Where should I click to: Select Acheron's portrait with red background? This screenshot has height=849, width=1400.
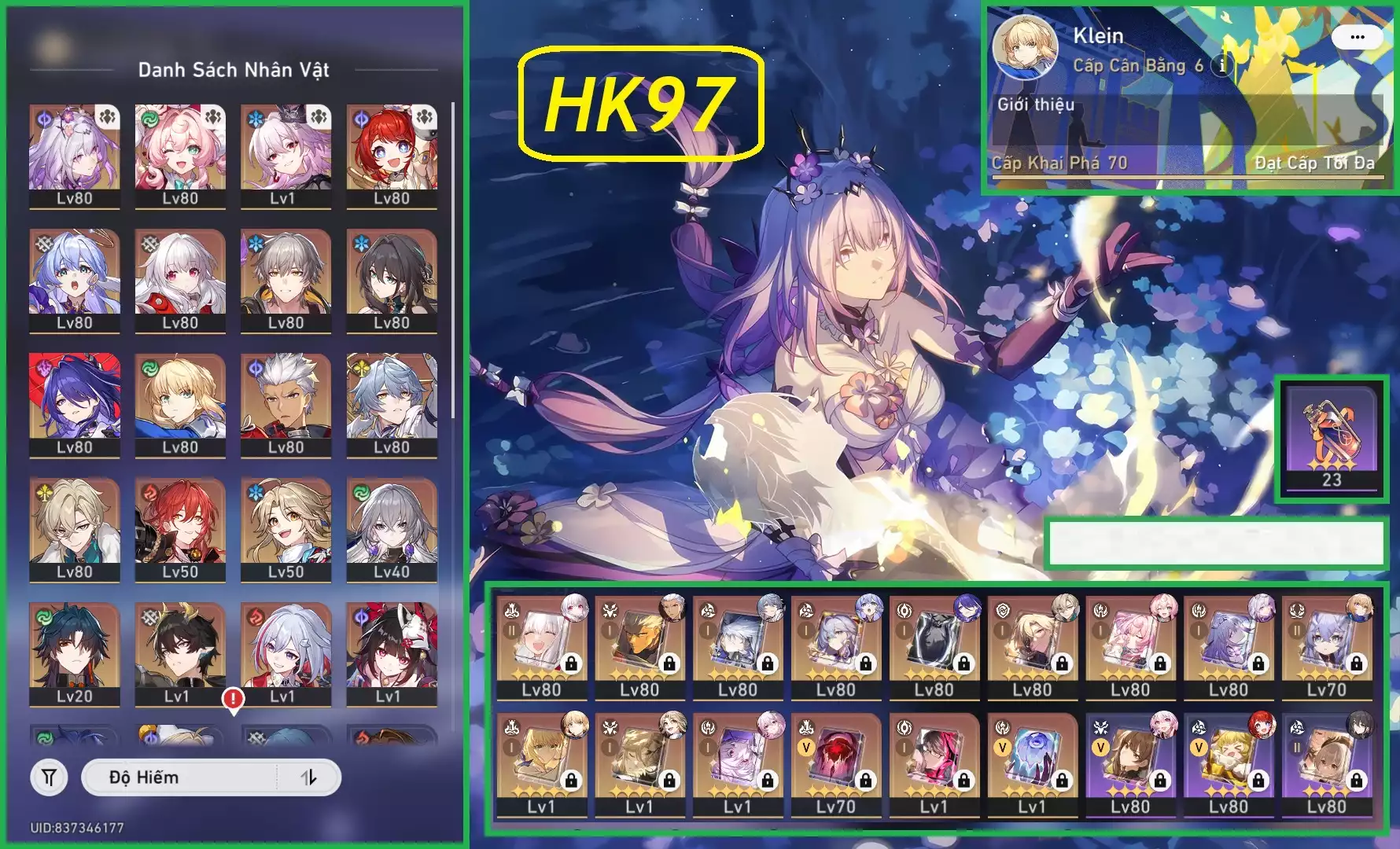point(75,404)
